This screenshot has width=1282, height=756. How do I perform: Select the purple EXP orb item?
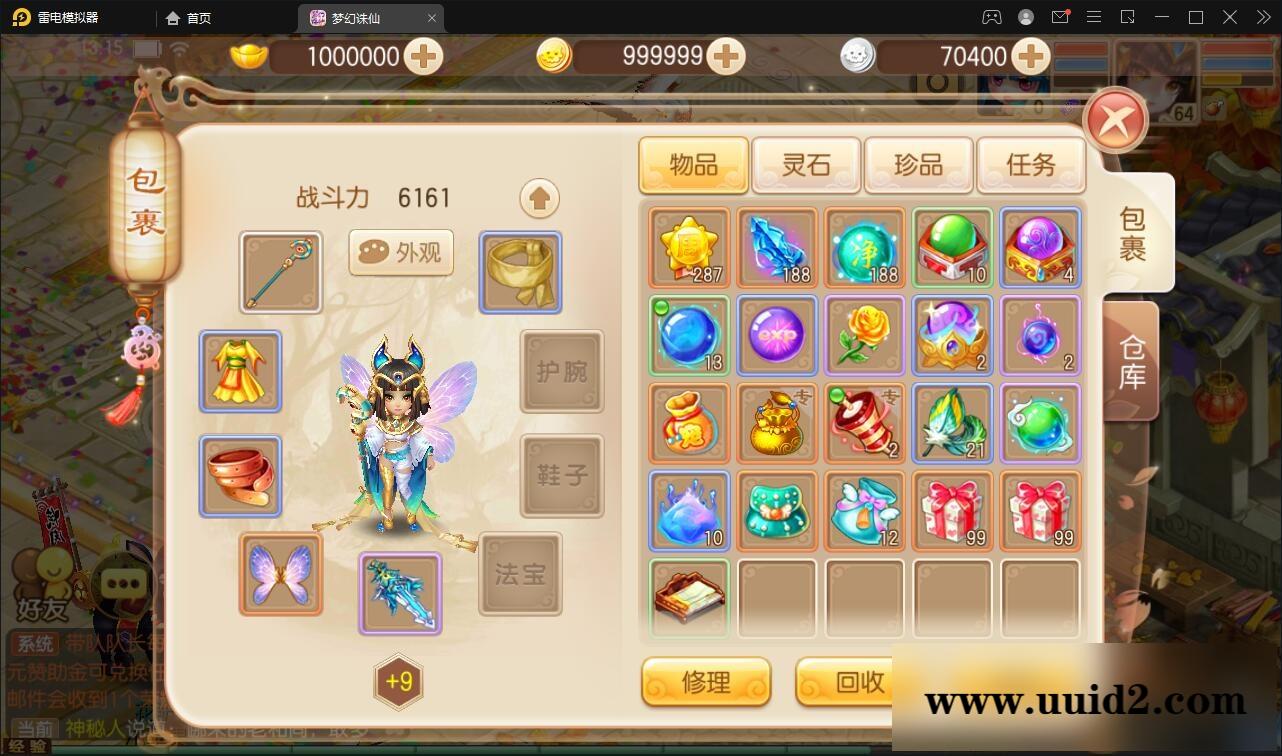tap(777, 335)
